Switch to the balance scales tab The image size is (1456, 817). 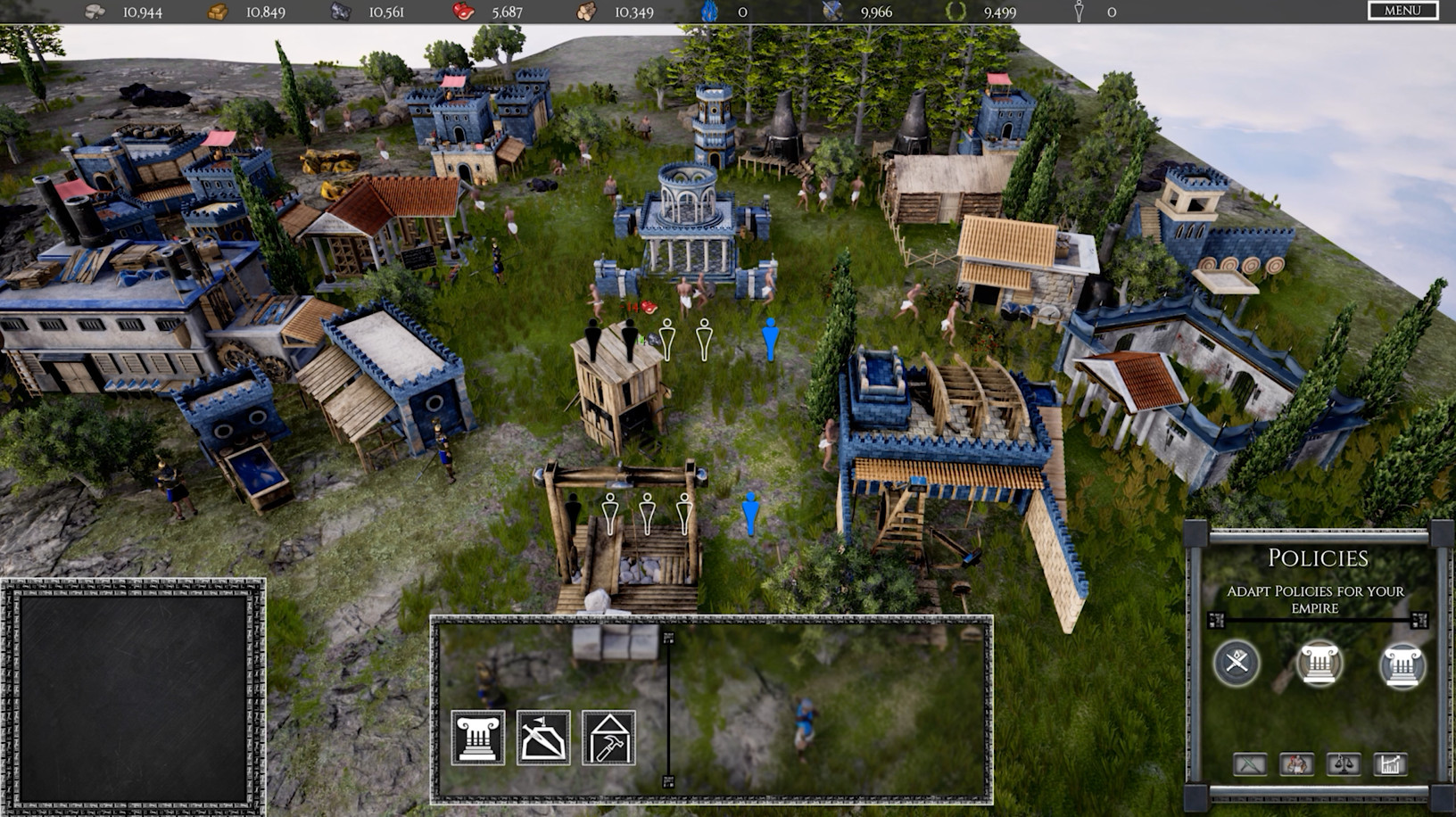pyautogui.click(x=1343, y=764)
